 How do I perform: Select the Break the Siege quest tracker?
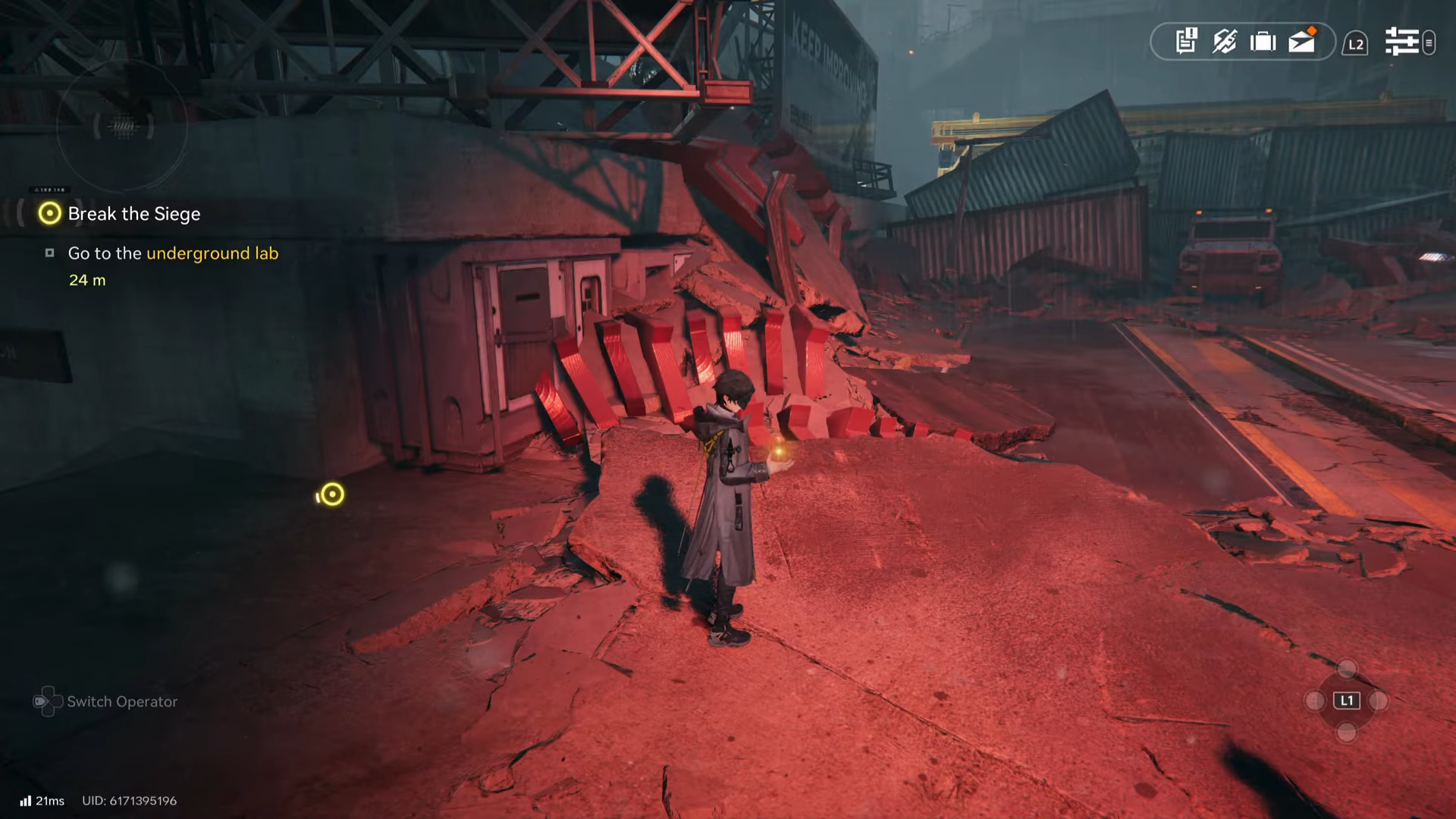133,214
